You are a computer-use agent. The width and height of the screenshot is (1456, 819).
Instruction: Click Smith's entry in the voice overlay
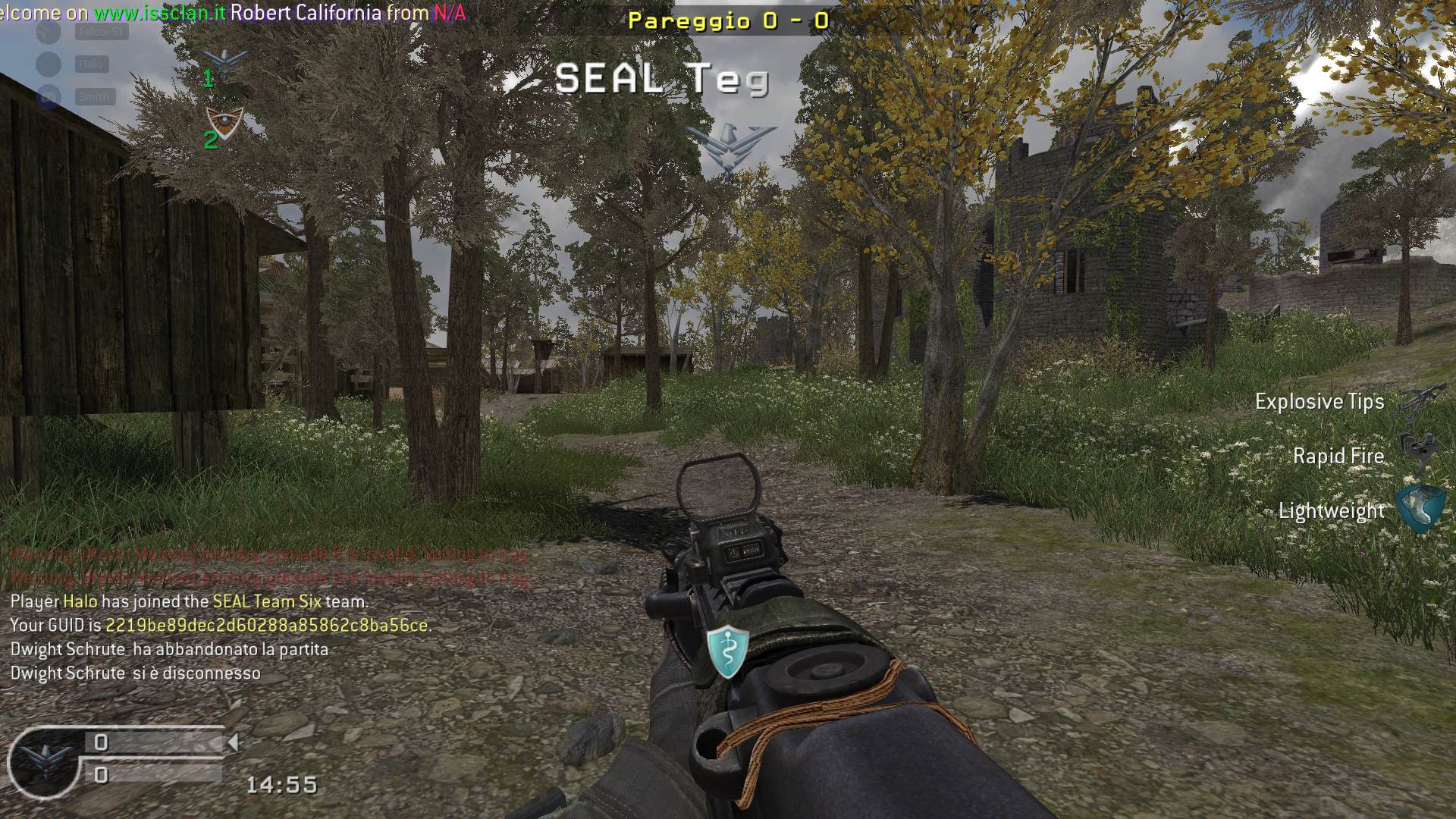[95, 97]
